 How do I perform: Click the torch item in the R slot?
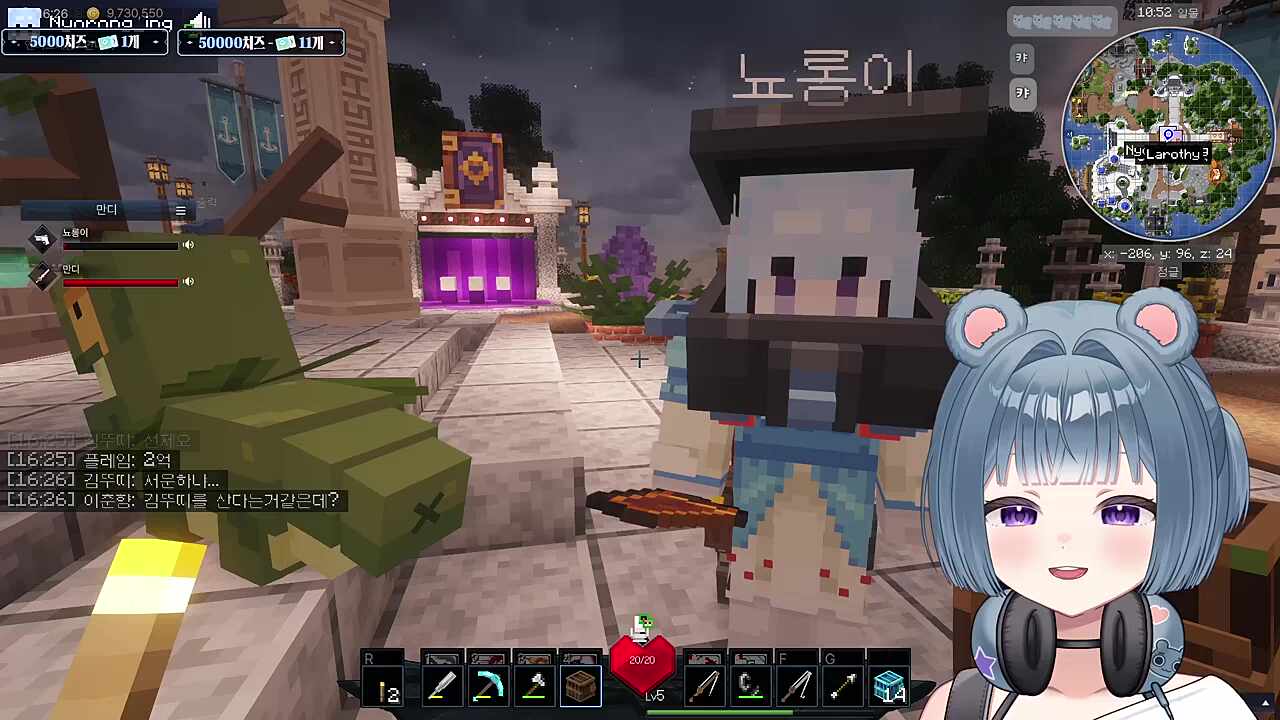click(383, 685)
